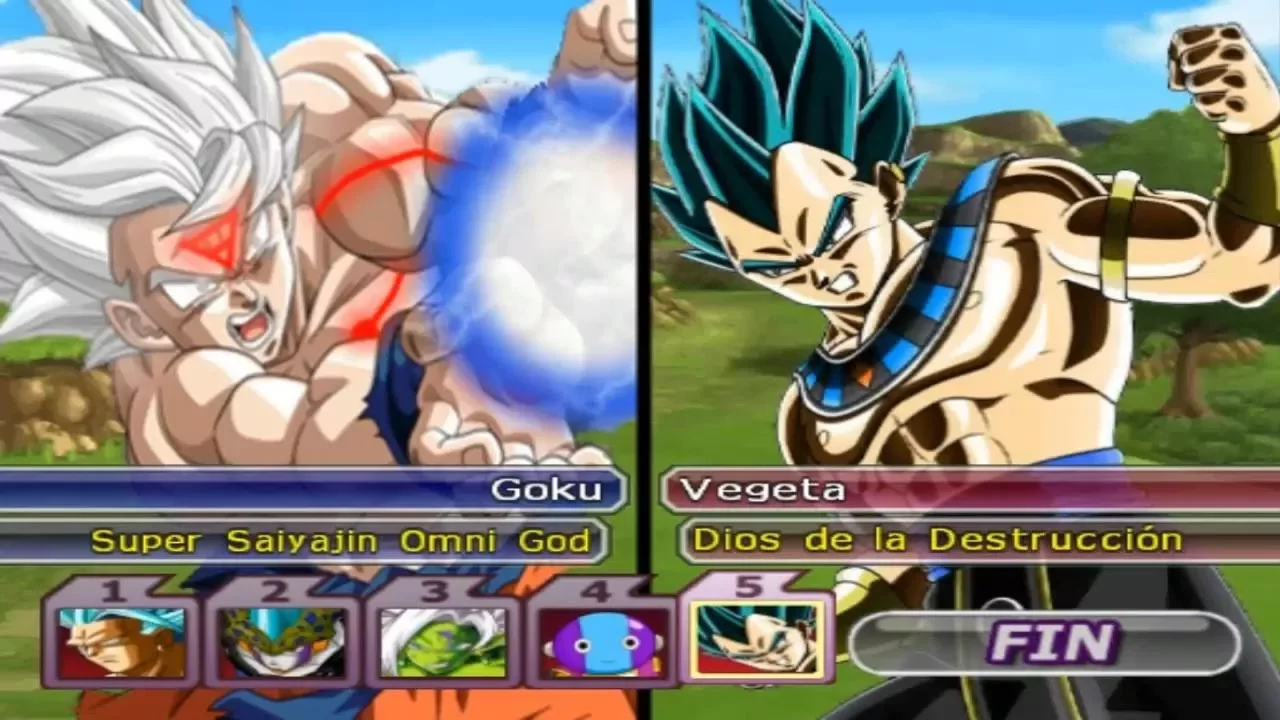Expand the Dios de la Destrucción transformation bar
The image size is (1280, 720).
(x=940, y=540)
